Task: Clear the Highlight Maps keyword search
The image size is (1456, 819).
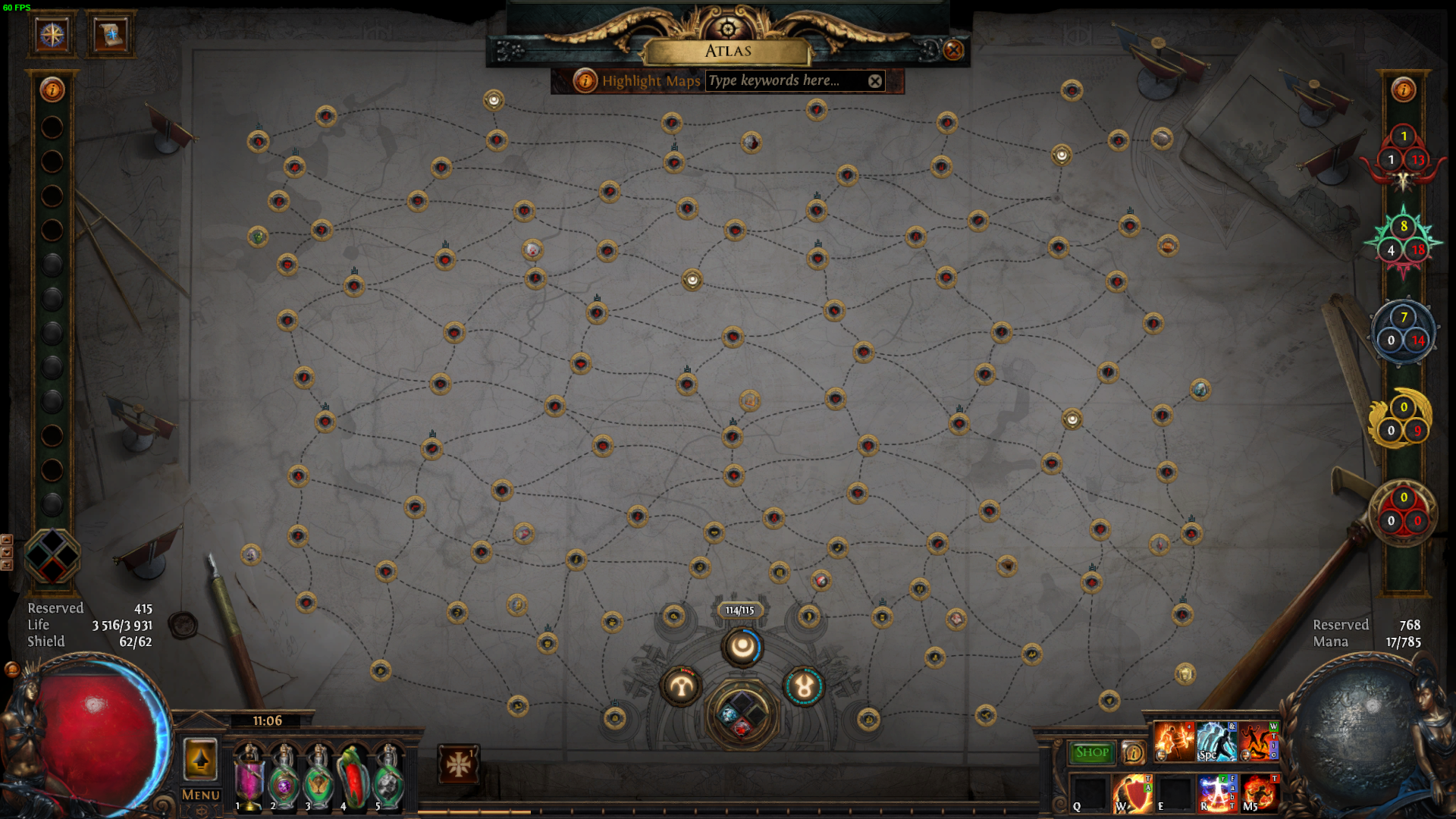Action: (x=875, y=81)
